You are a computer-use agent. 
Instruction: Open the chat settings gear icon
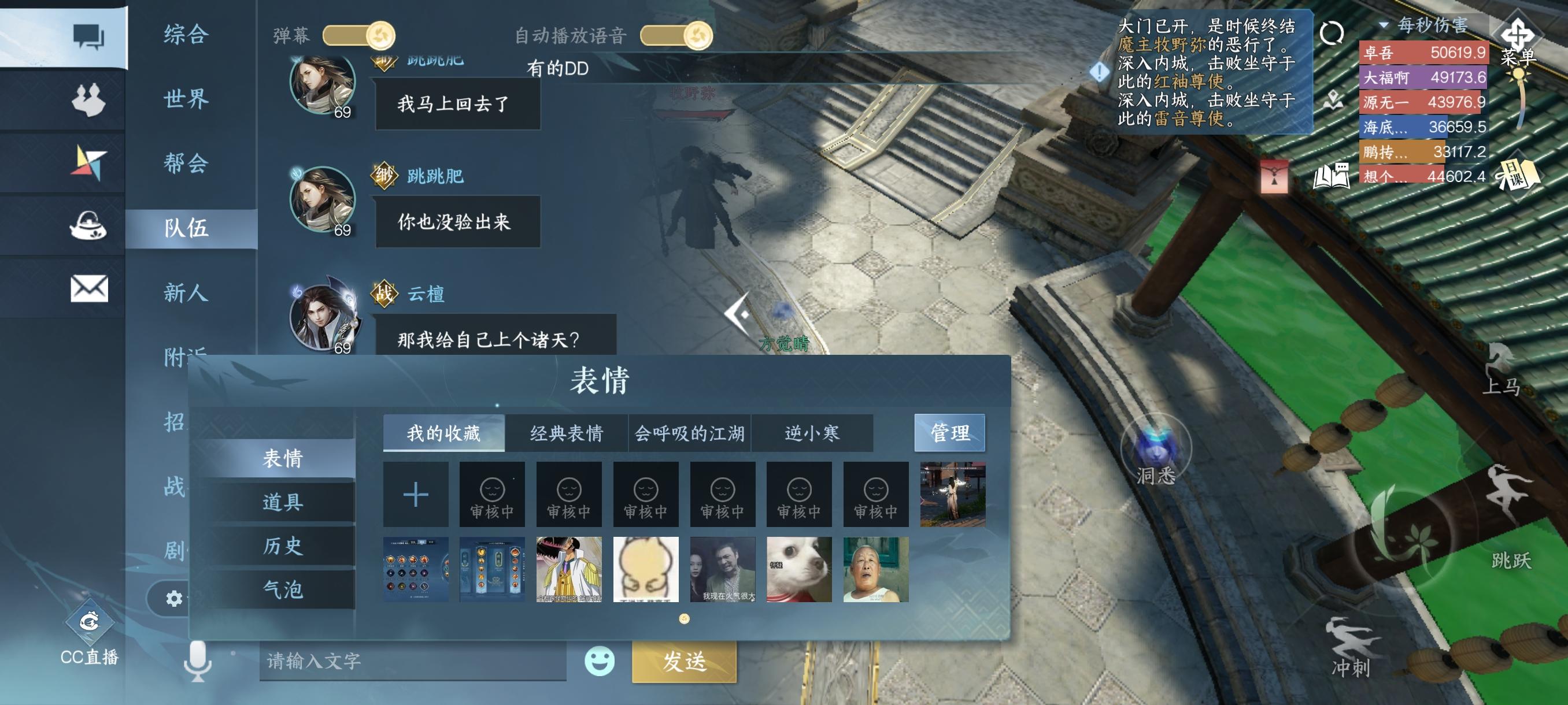click(173, 598)
